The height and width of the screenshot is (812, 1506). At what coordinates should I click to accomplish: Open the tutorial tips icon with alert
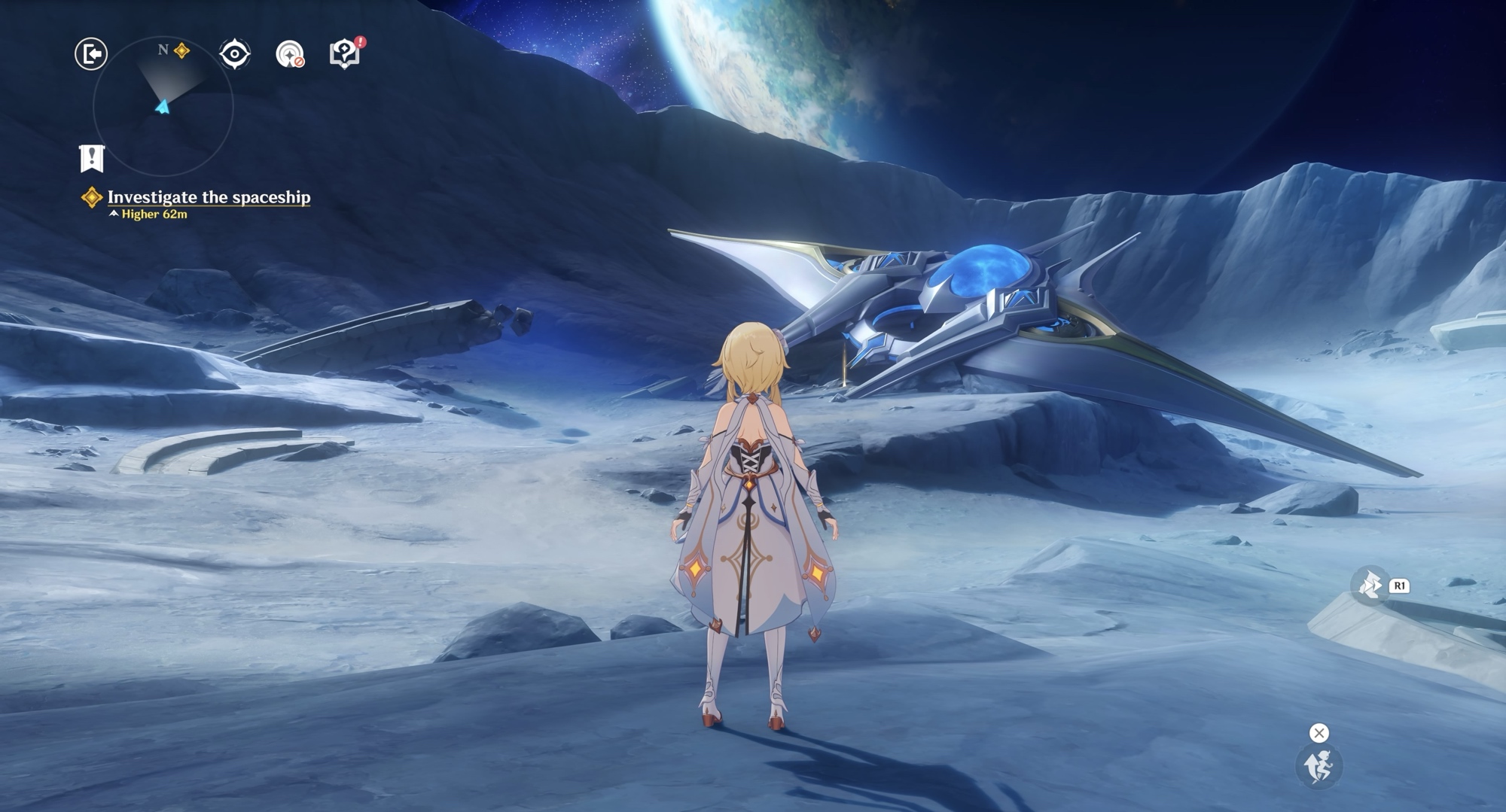pyautogui.click(x=345, y=53)
